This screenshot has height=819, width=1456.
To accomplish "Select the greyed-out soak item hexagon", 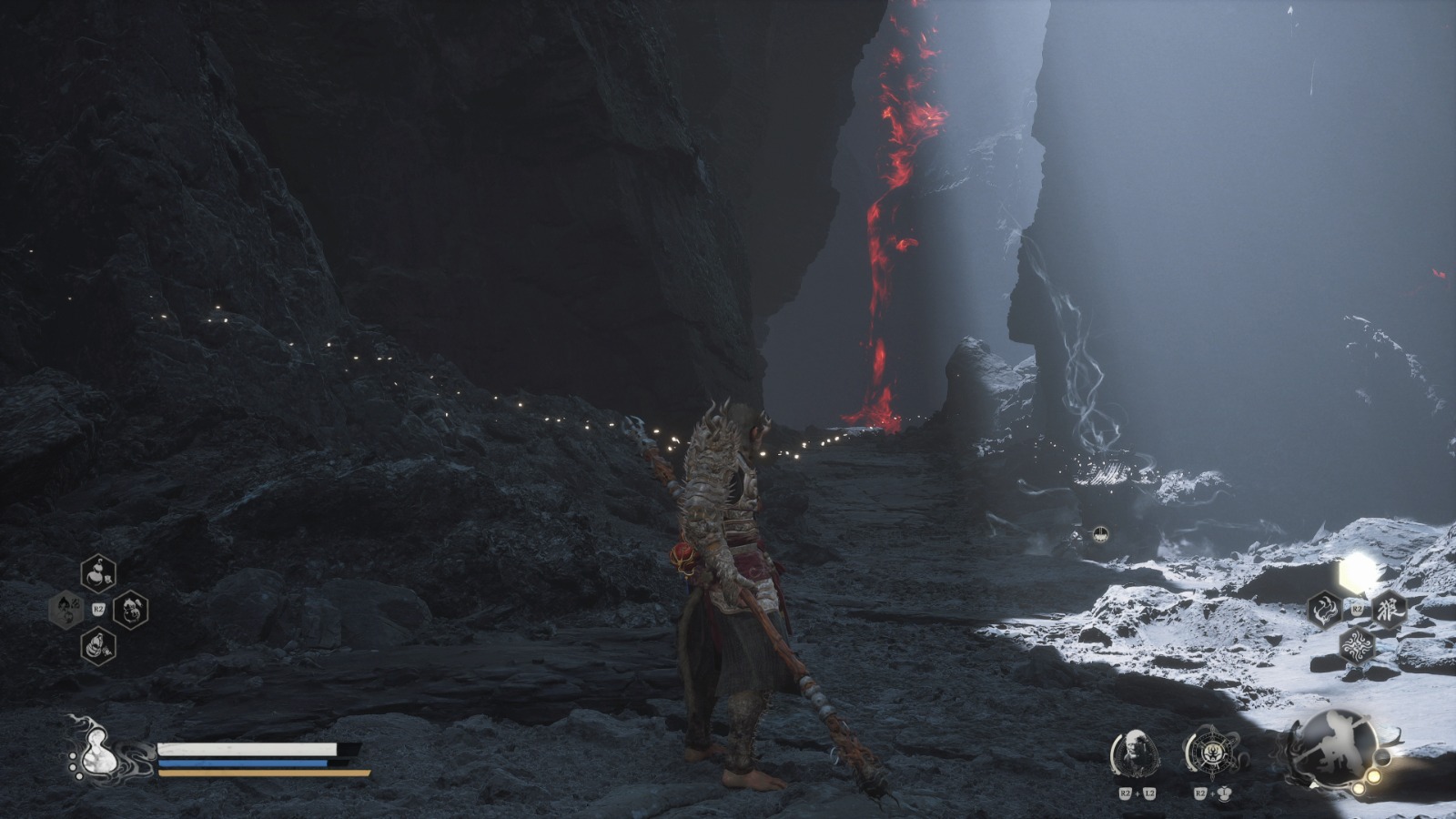I will [x=65, y=609].
